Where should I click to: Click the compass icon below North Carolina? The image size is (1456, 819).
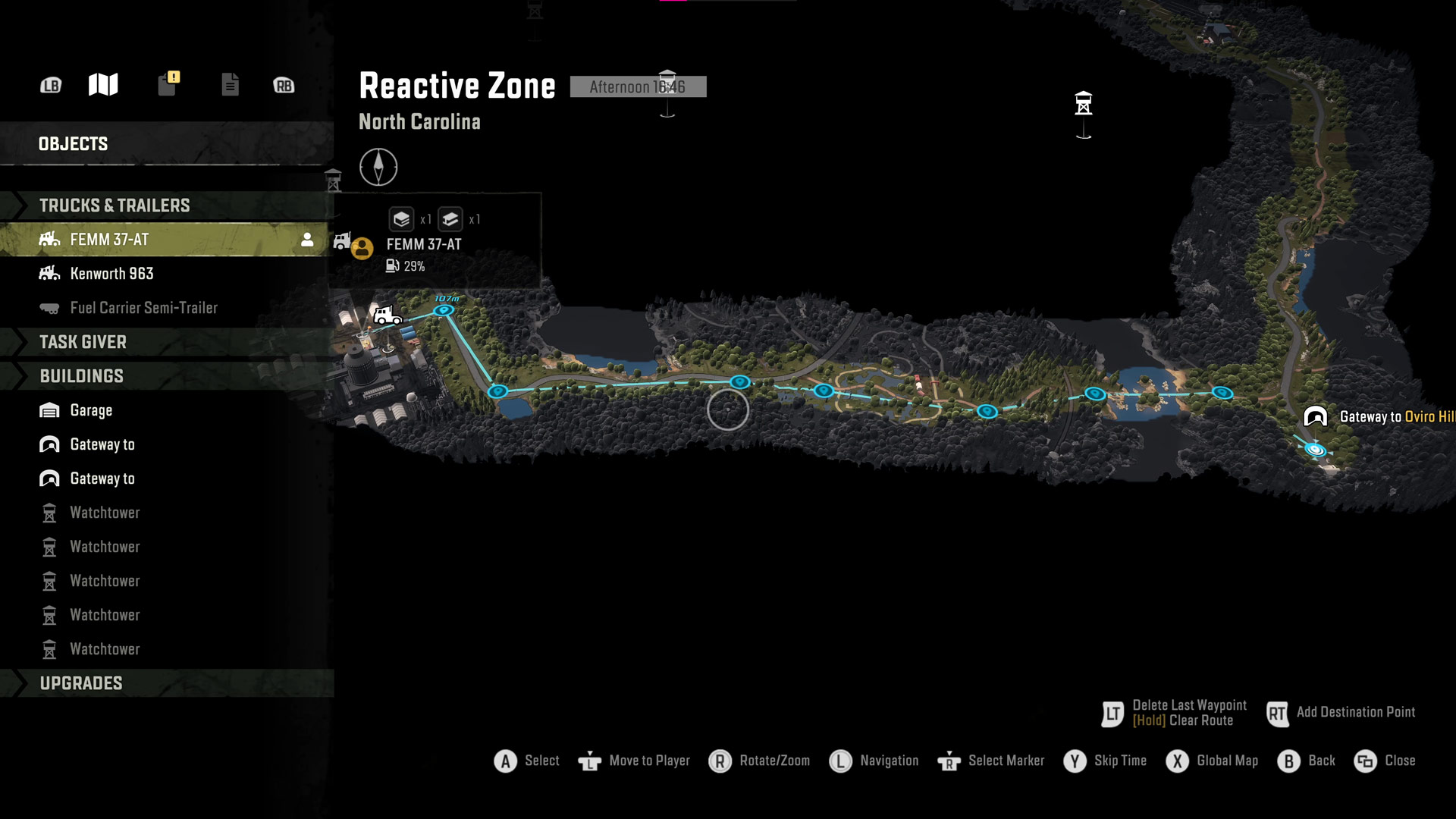pyautogui.click(x=378, y=167)
